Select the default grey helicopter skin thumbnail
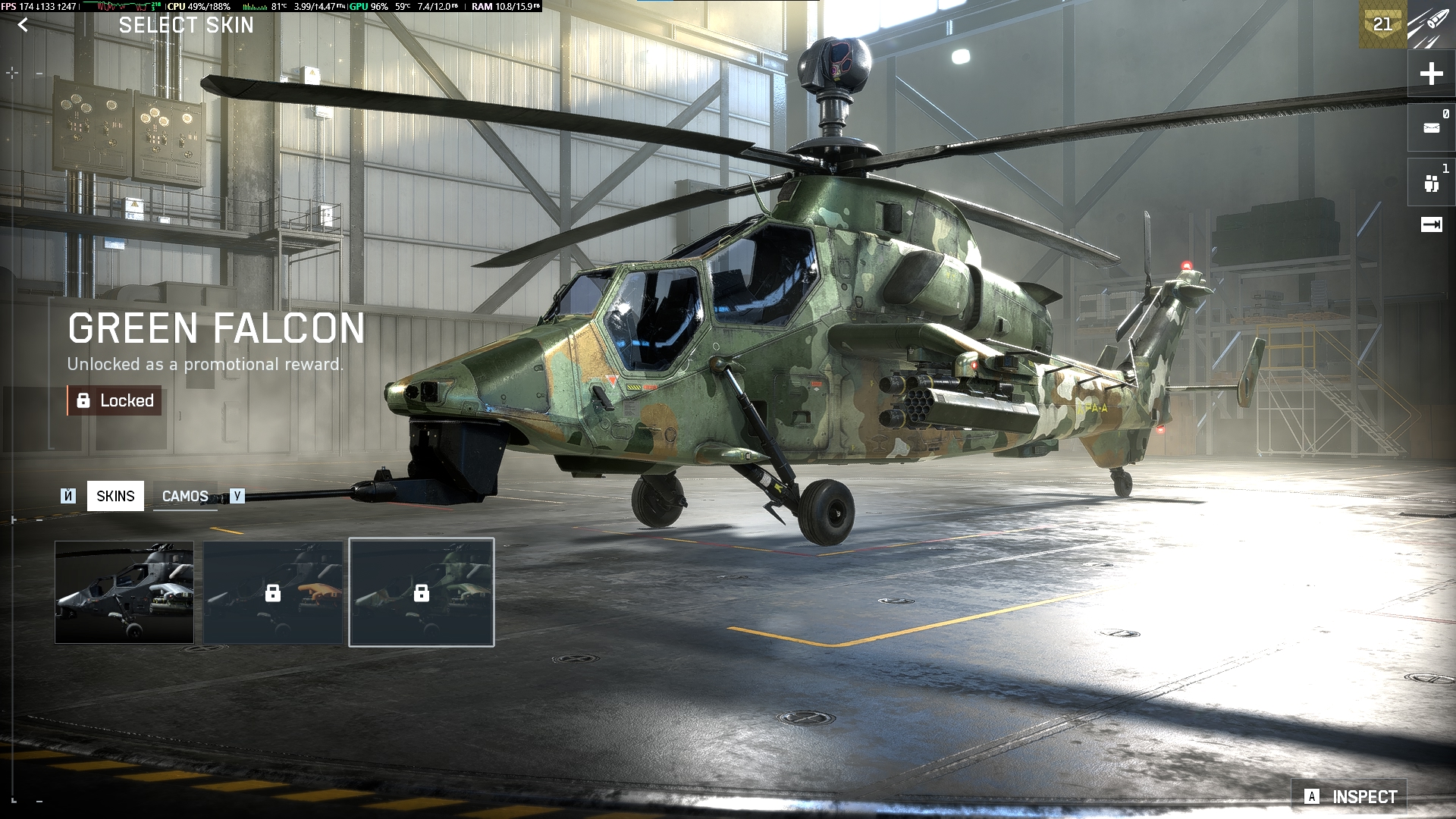 pyautogui.click(x=124, y=592)
